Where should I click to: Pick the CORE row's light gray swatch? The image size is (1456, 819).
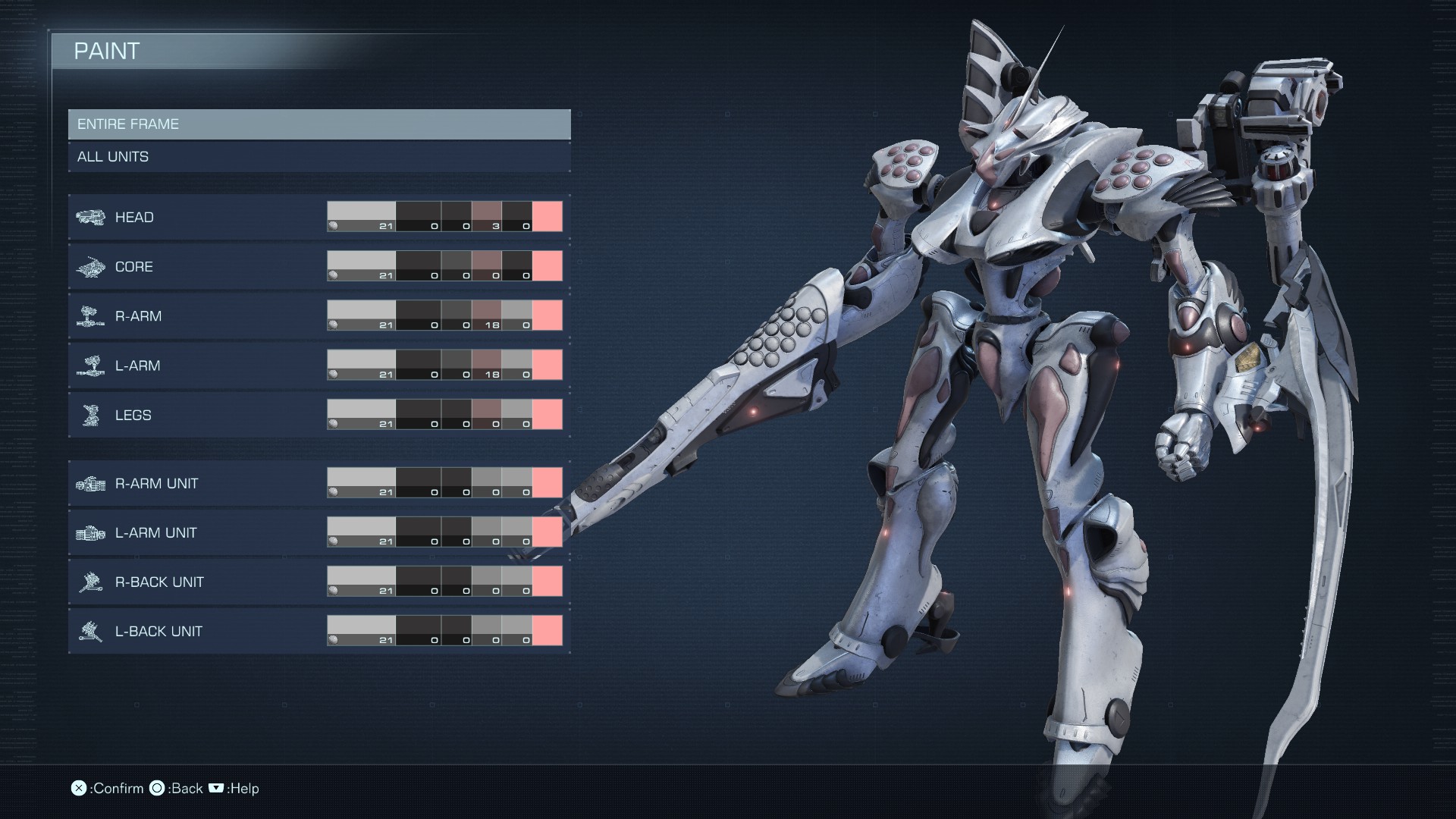361,262
